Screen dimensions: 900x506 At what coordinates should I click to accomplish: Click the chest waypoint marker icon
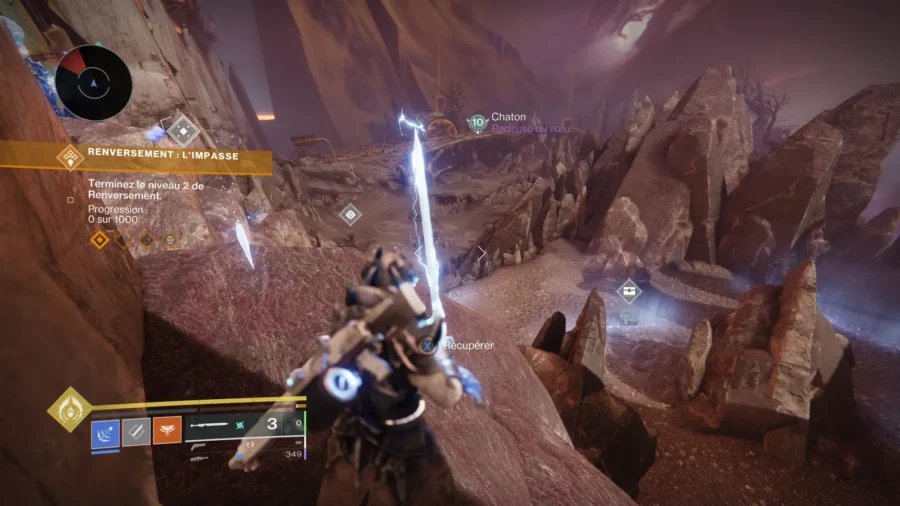tap(628, 291)
